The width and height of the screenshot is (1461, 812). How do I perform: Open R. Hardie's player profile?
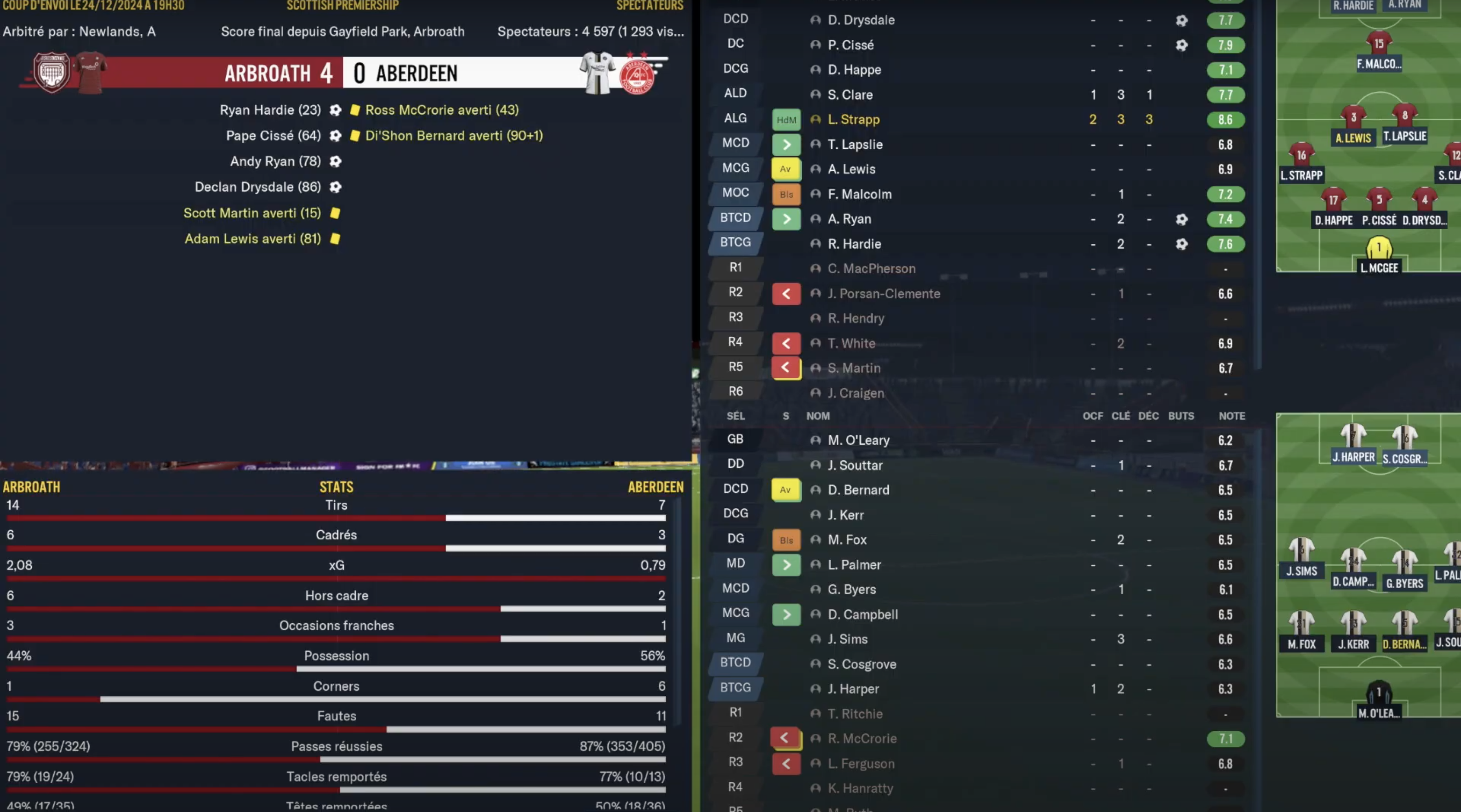[x=854, y=244]
